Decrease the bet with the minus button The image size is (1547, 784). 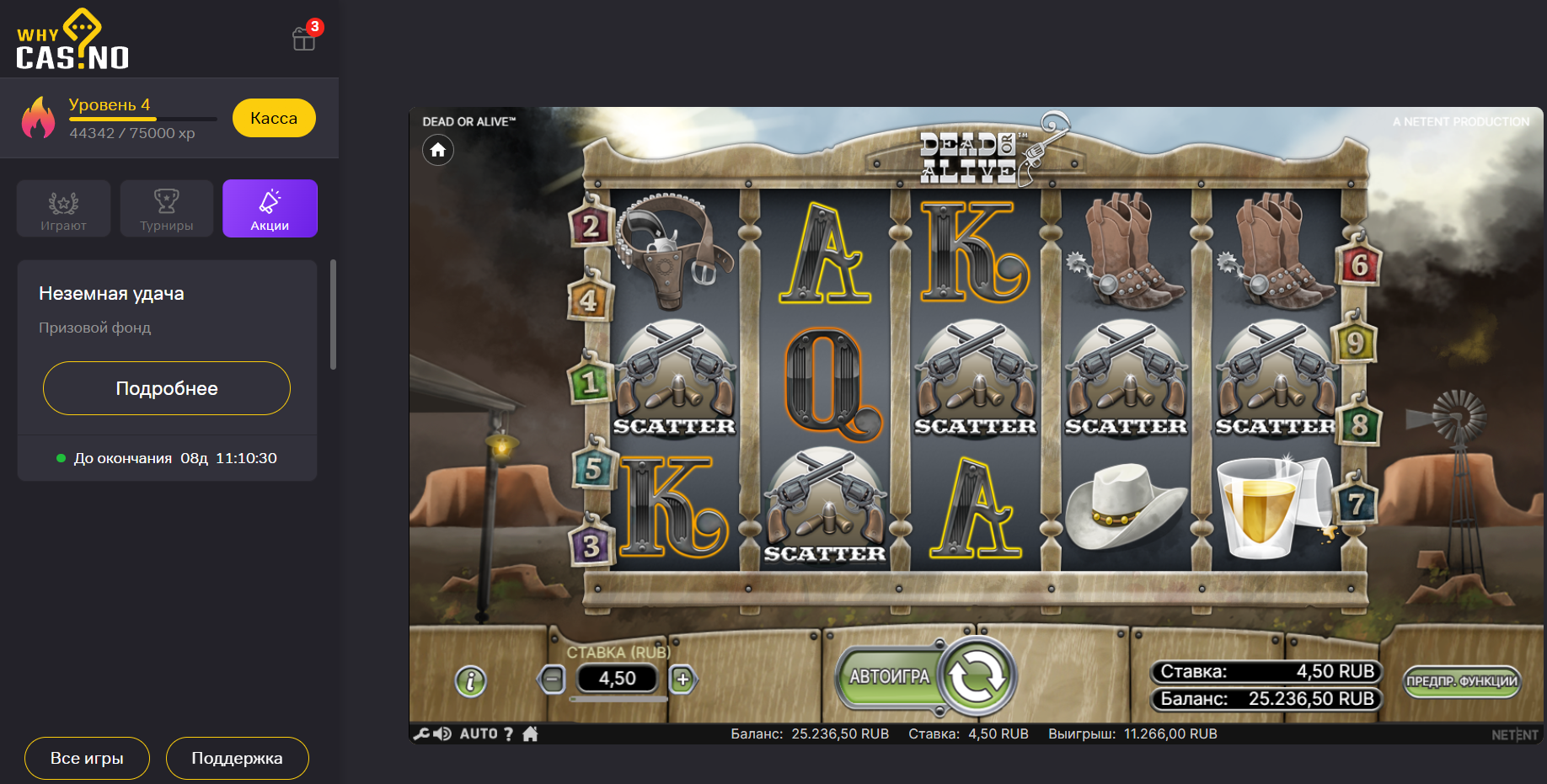[552, 679]
